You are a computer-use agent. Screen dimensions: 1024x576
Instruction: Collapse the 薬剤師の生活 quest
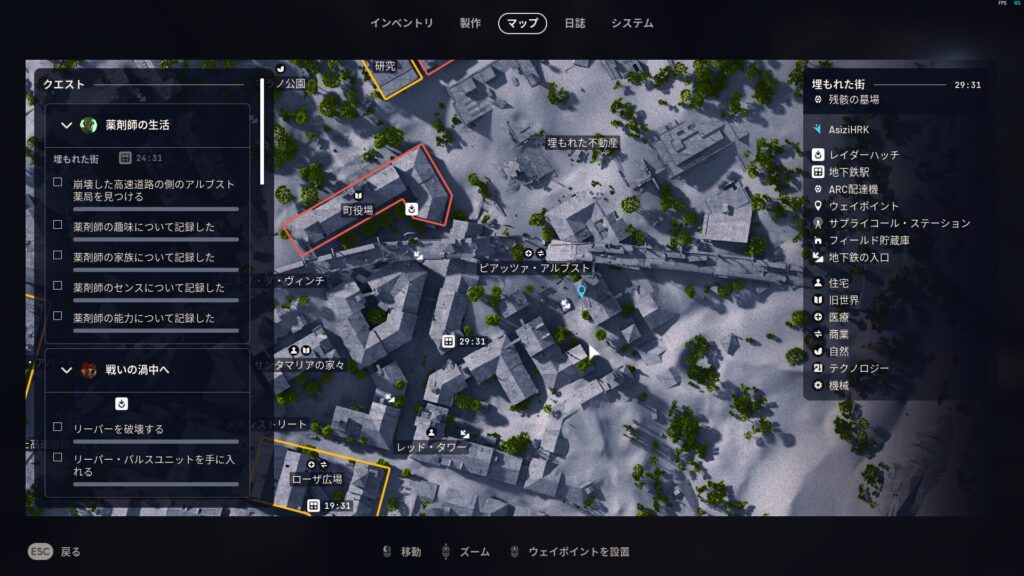[67, 125]
